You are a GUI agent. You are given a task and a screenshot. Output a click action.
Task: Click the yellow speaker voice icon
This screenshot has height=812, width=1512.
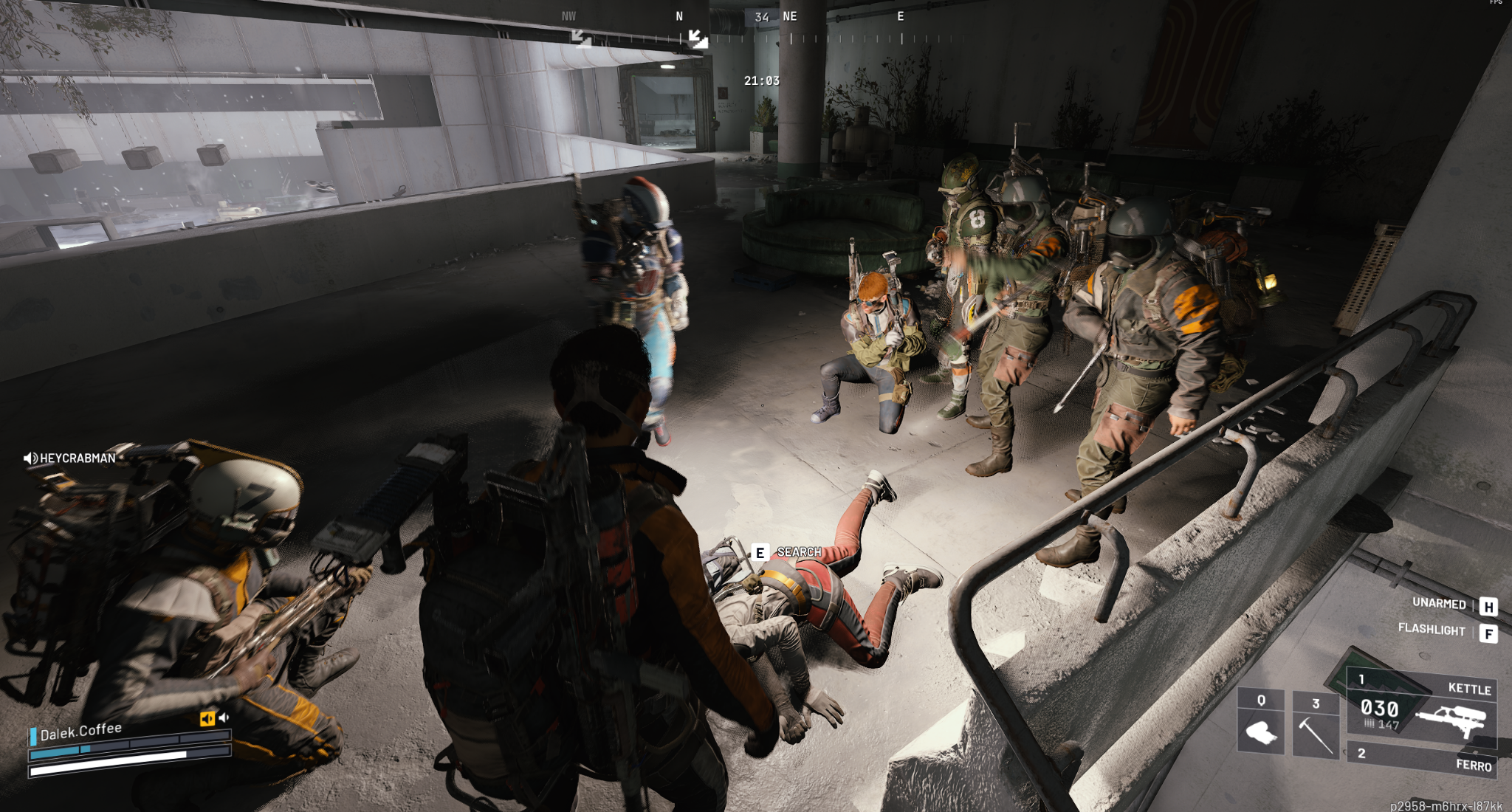207,718
